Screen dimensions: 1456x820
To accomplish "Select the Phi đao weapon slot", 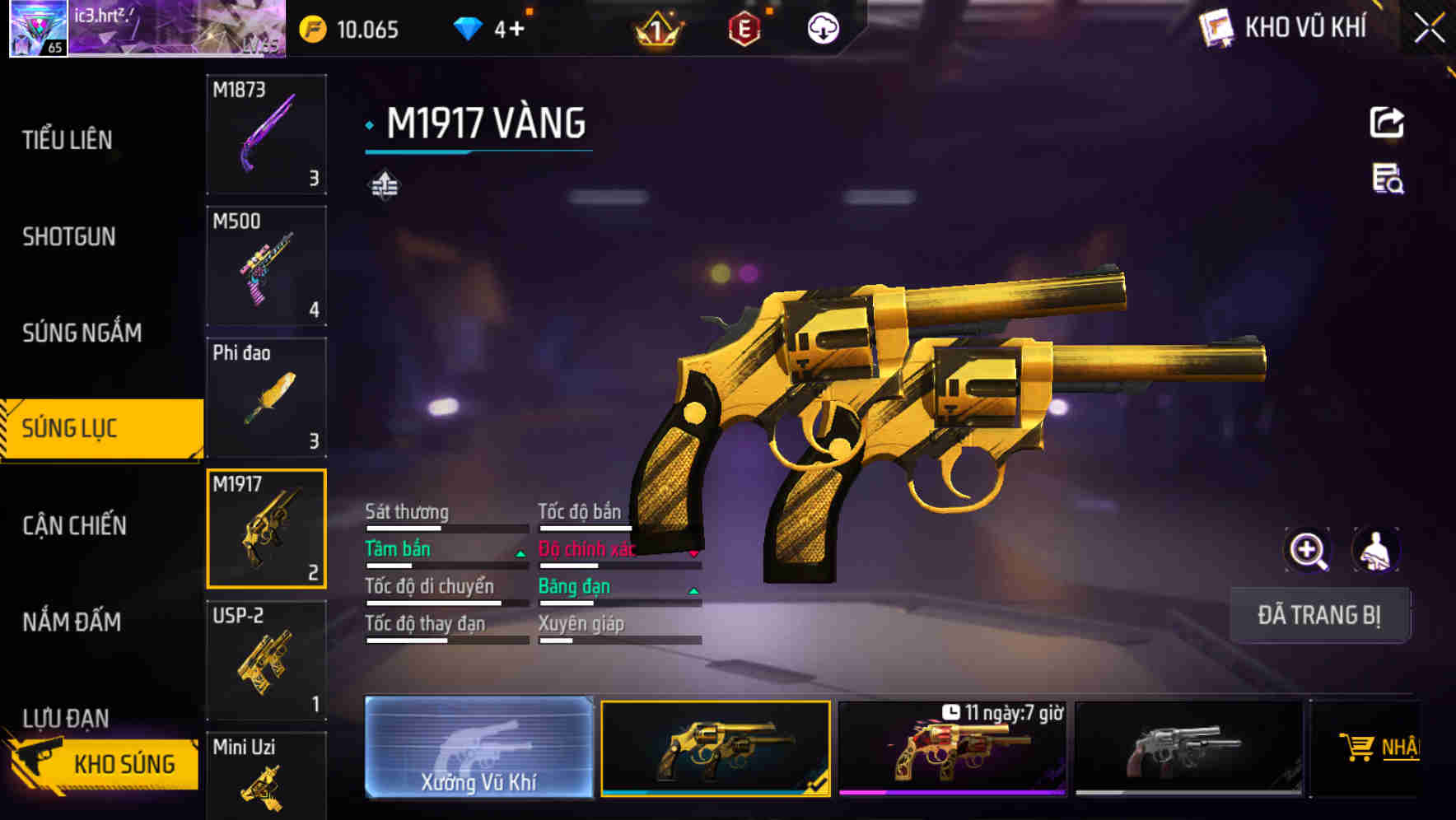I will tap(266, 398).
